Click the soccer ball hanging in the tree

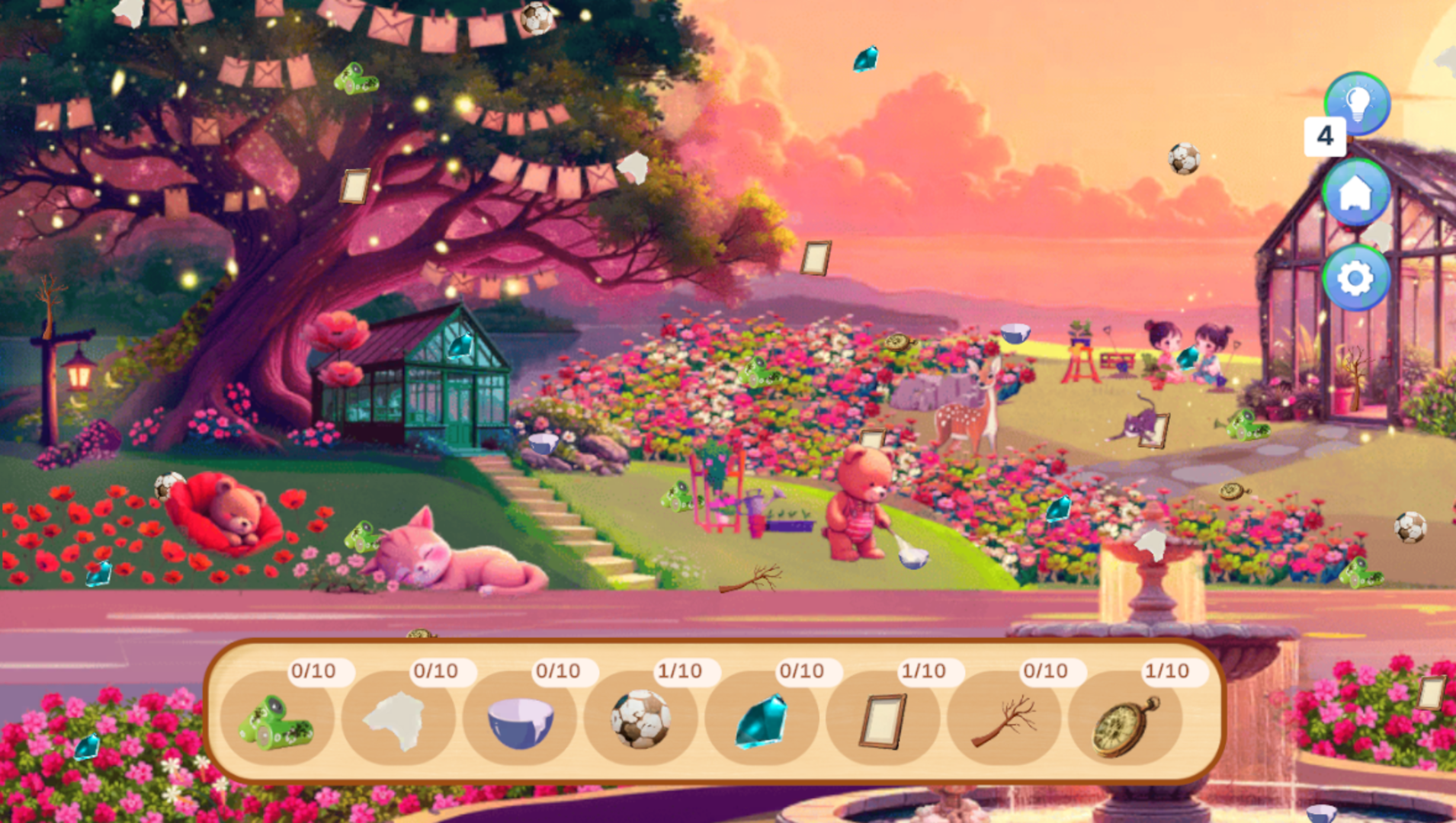(536, 20)
